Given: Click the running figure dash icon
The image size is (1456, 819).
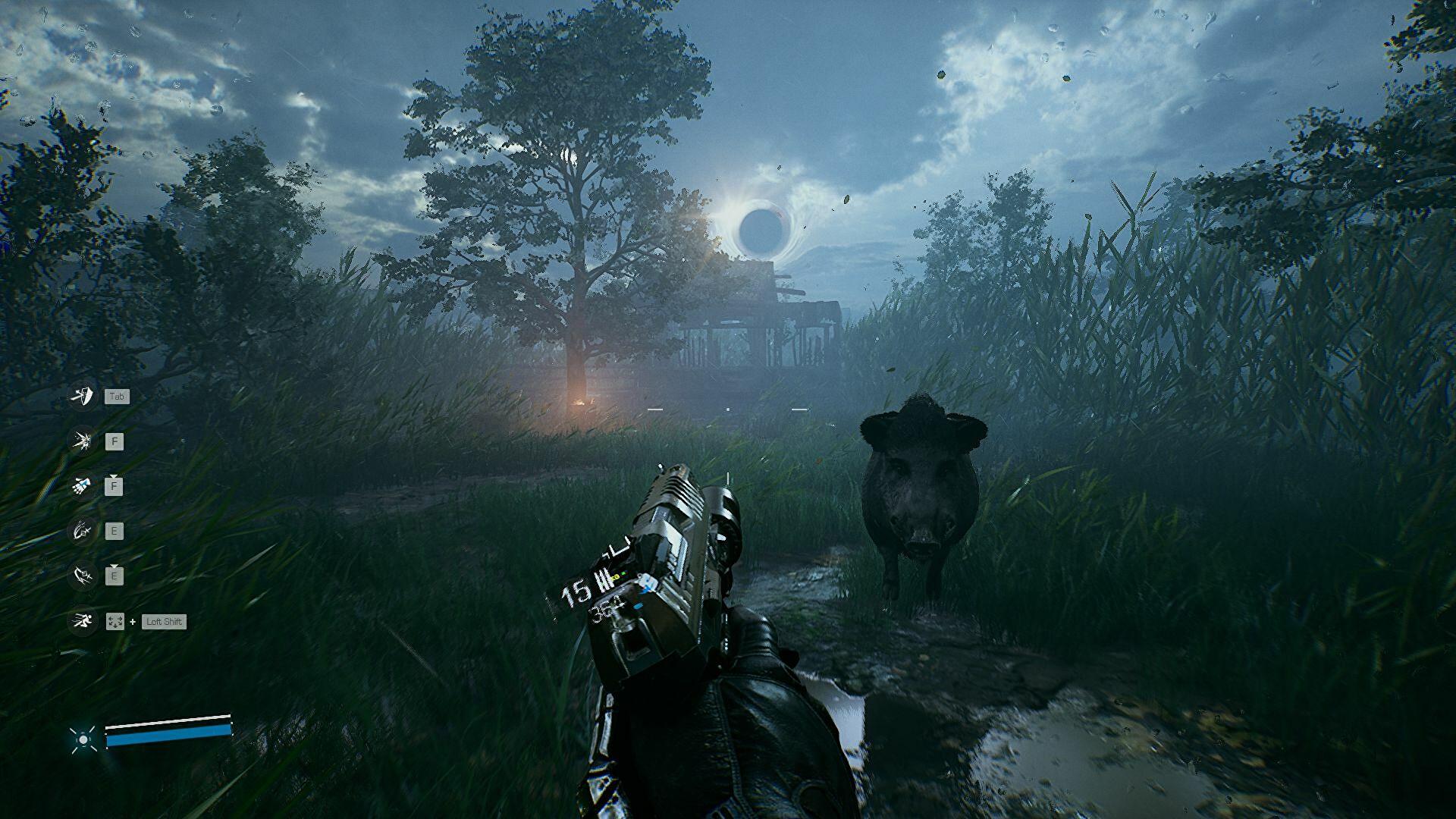Looking at the screenshot, I should tap(81, 621).
